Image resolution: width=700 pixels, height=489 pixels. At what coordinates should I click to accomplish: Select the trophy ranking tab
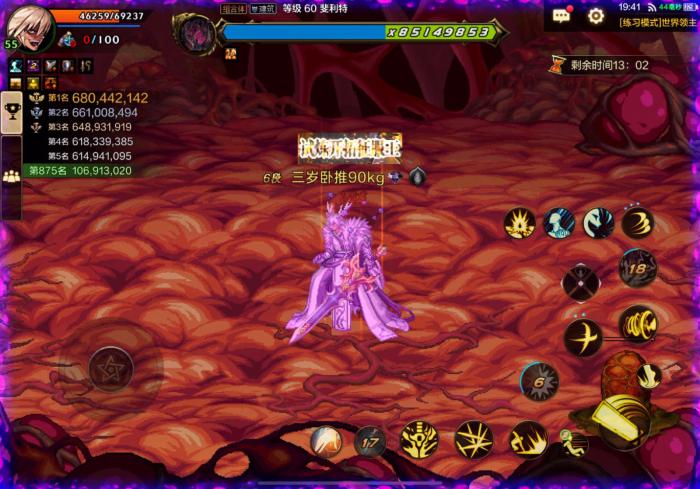12,110
